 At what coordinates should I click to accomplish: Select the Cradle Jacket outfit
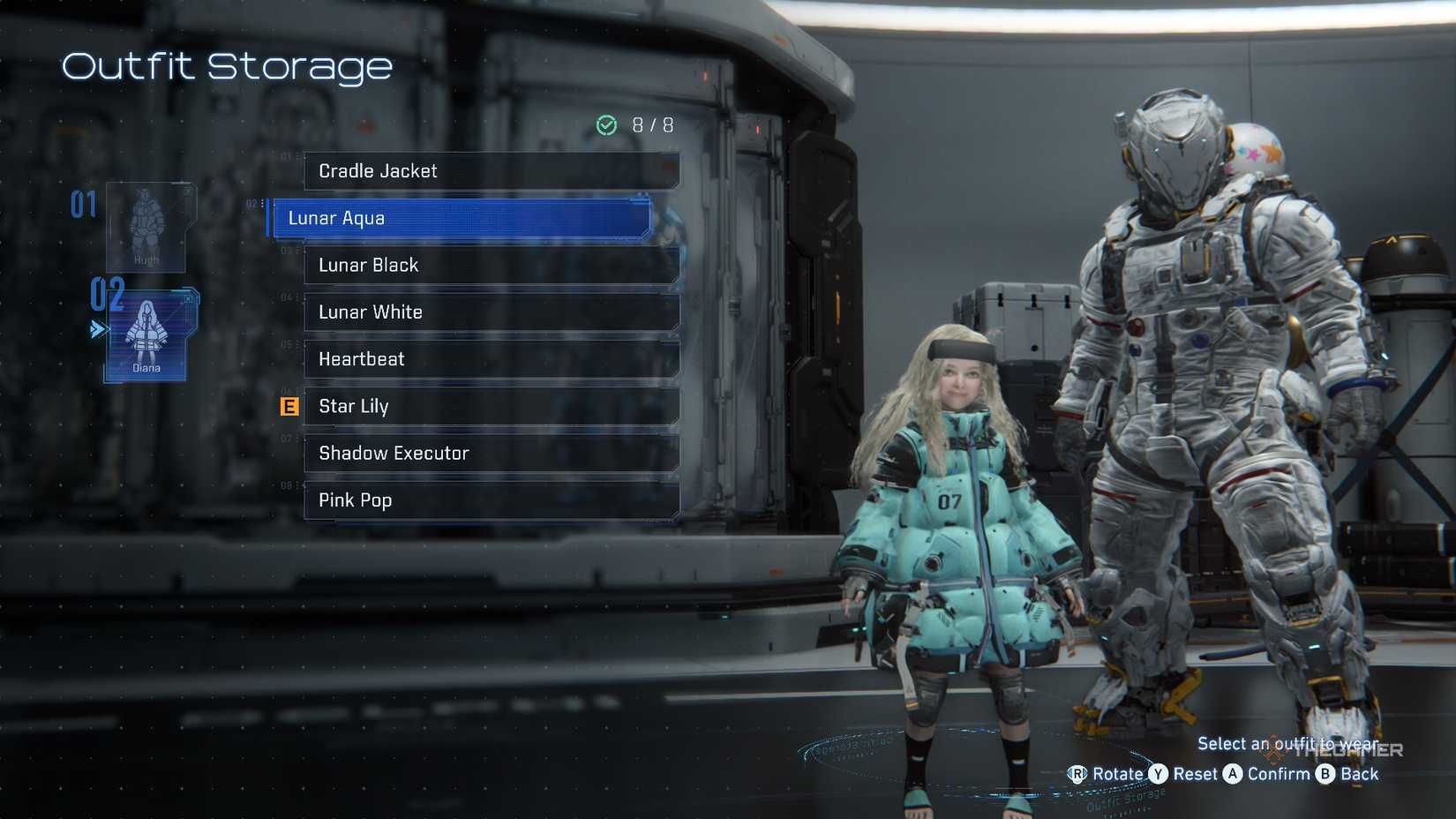coord(492,171)
